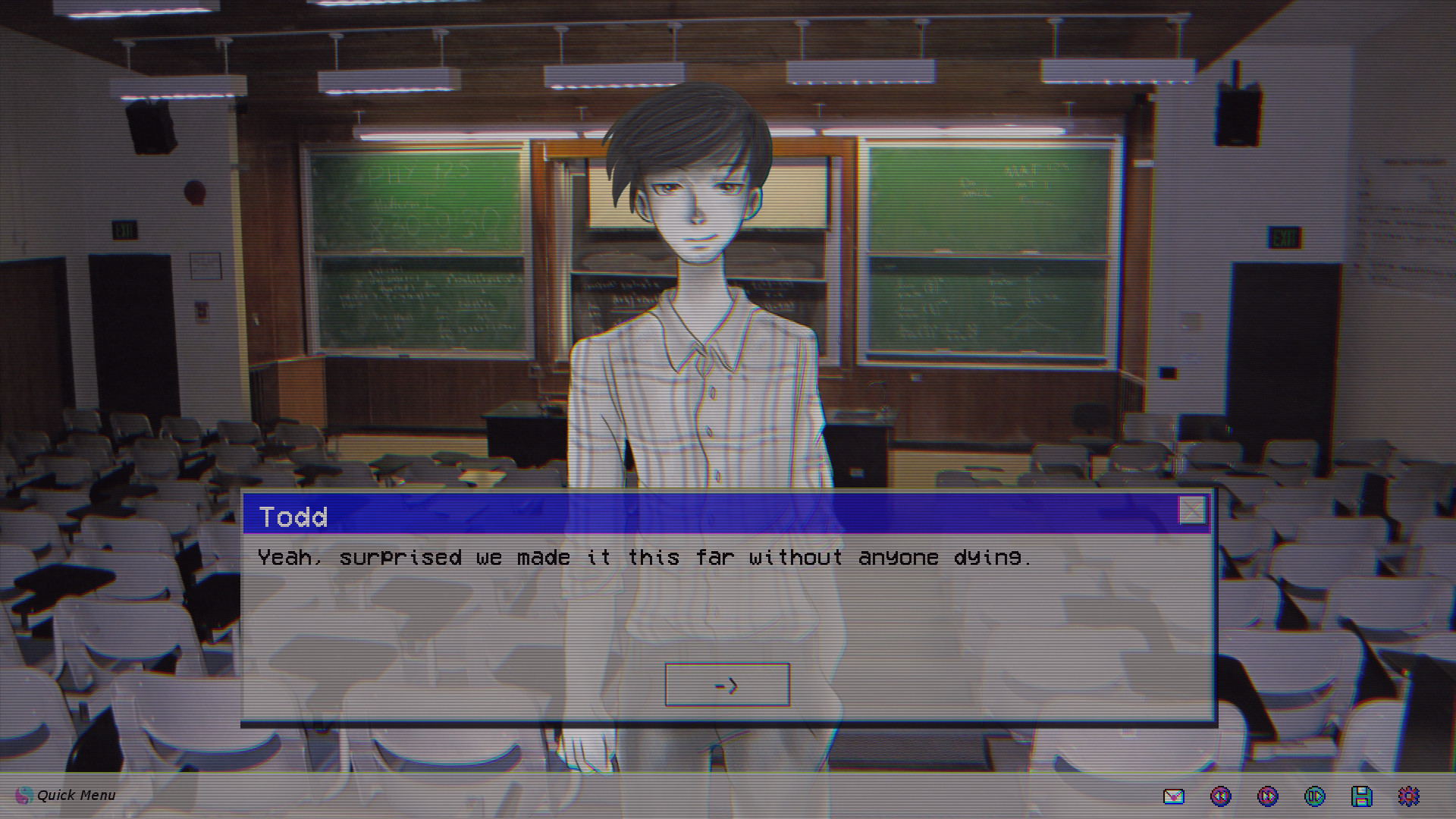The image size is (1456, 819).
Task: Close Todd's dialogue window with the X
Action: point(1192,512)
